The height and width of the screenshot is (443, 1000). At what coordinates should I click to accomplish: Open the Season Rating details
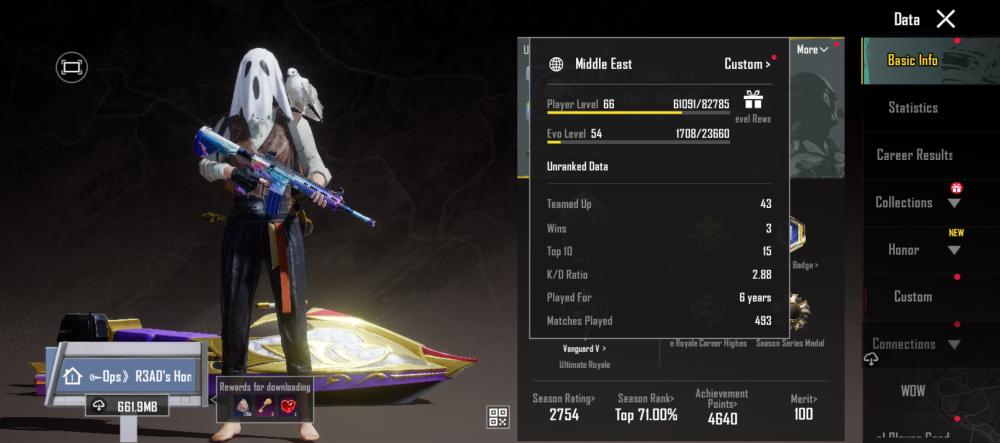click(562, 406)
